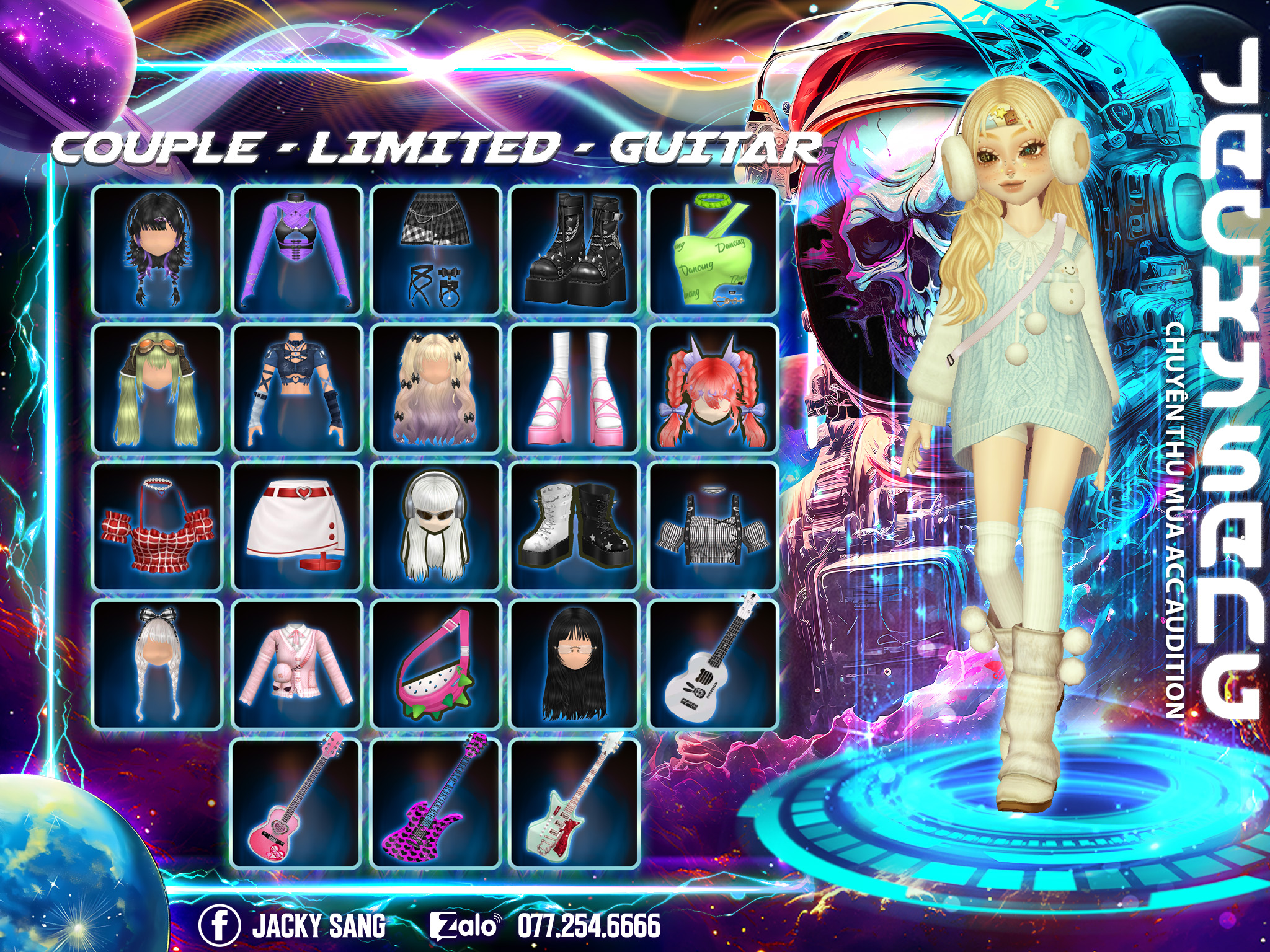Choose the purple long-sleeve crop top slot
1270x952 pixels.
pos(297,250)
